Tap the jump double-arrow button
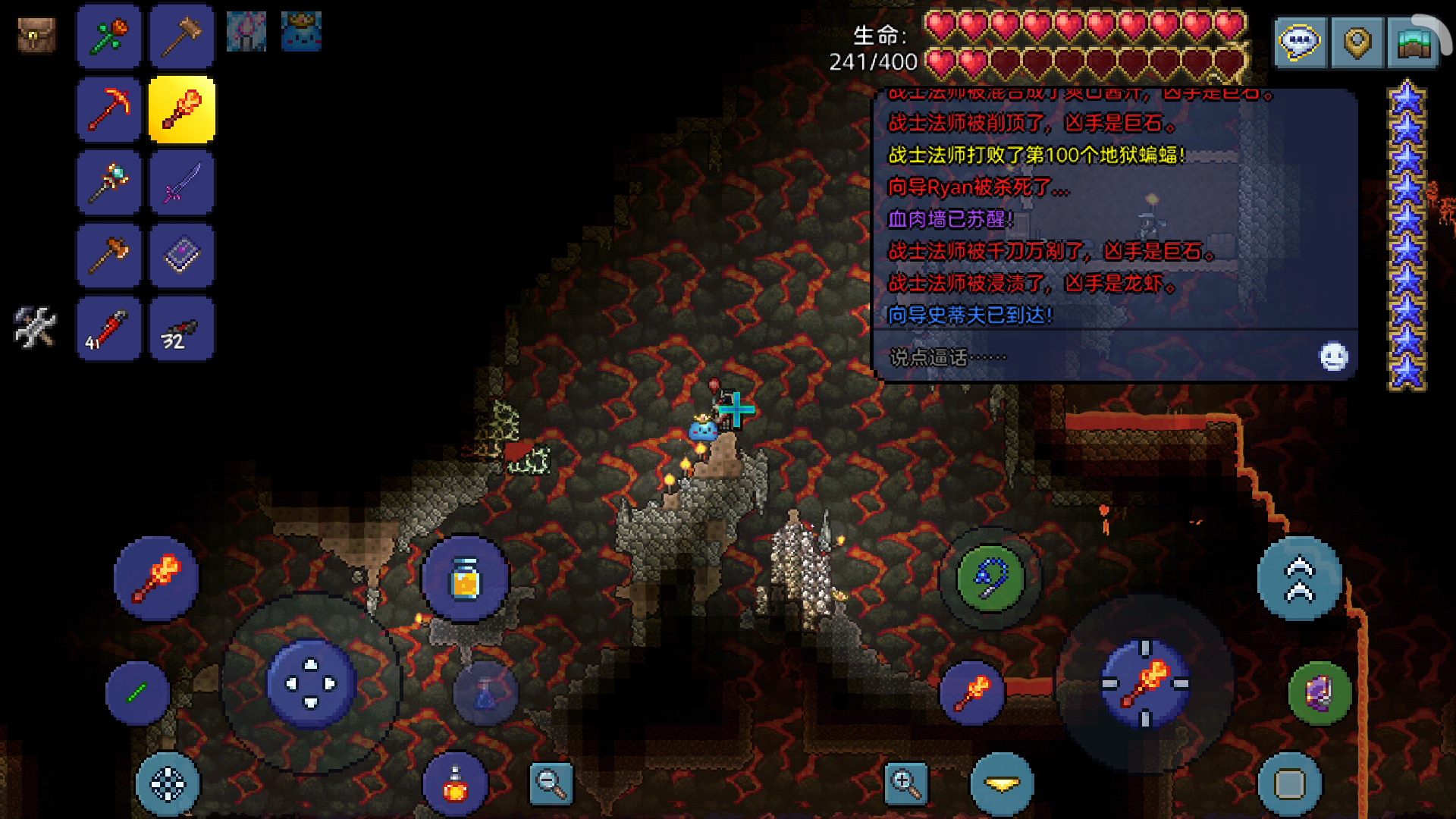This screenshot has width=1456, height=819. pos(1299,579)
